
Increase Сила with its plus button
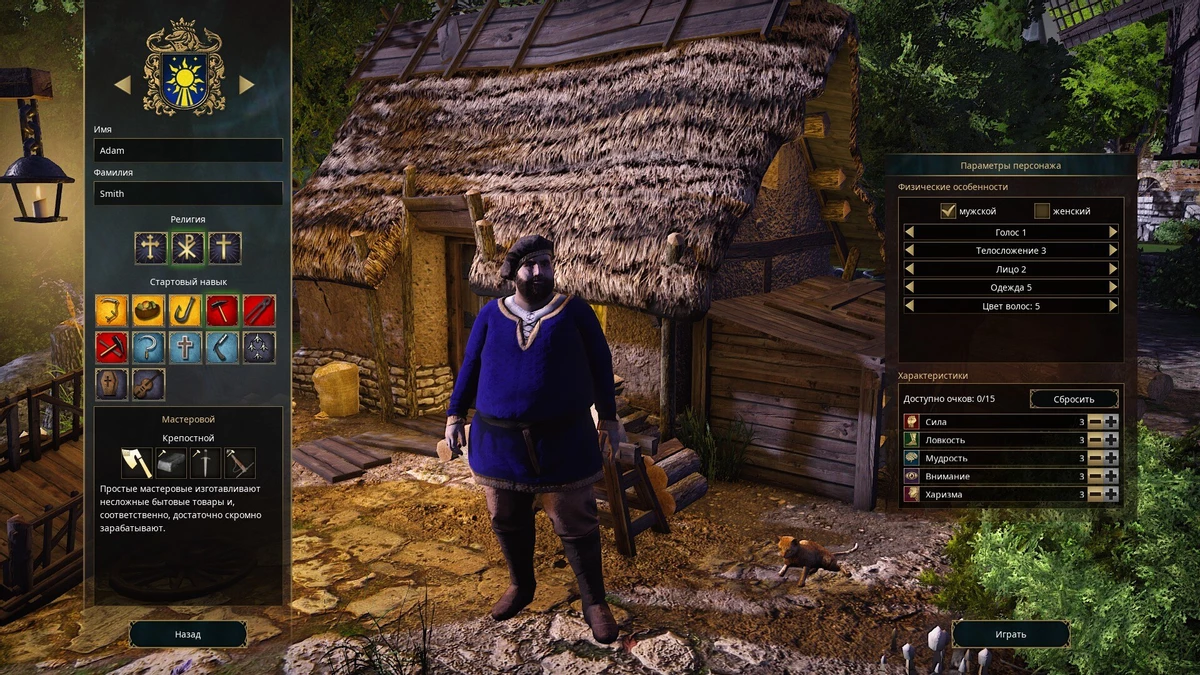click(x=1111, y=422)
